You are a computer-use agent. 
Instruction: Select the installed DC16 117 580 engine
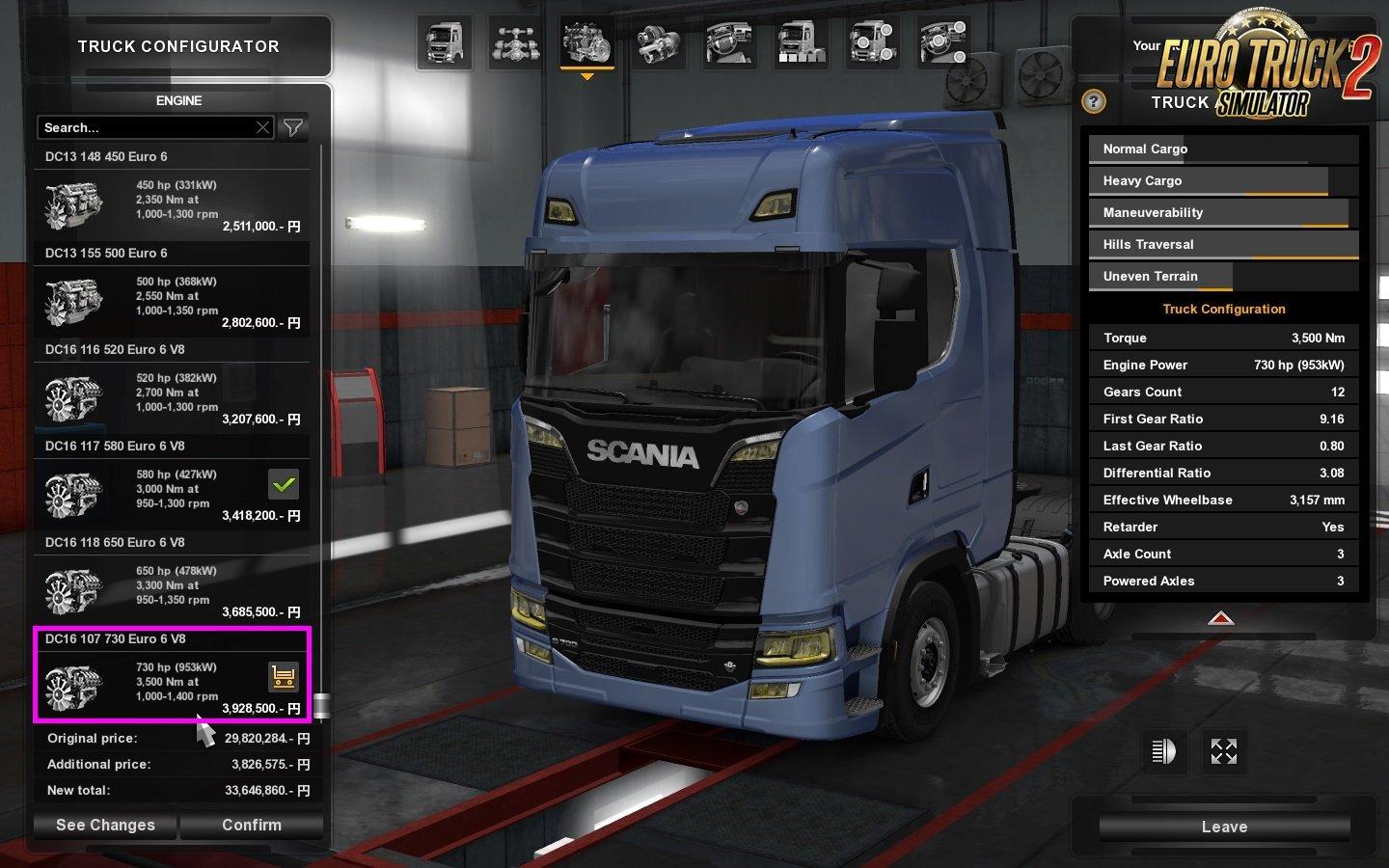tap(172, 490)
